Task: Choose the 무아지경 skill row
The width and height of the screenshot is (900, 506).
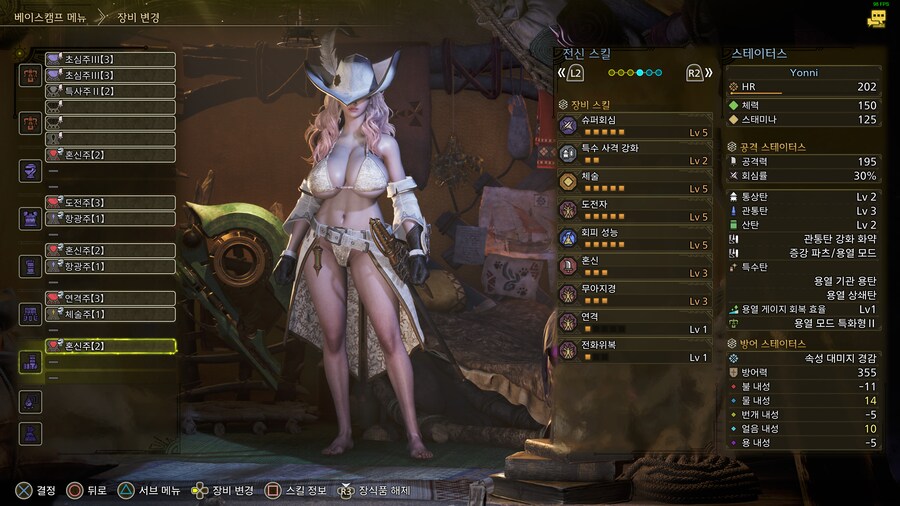Action: pos(635,293)
